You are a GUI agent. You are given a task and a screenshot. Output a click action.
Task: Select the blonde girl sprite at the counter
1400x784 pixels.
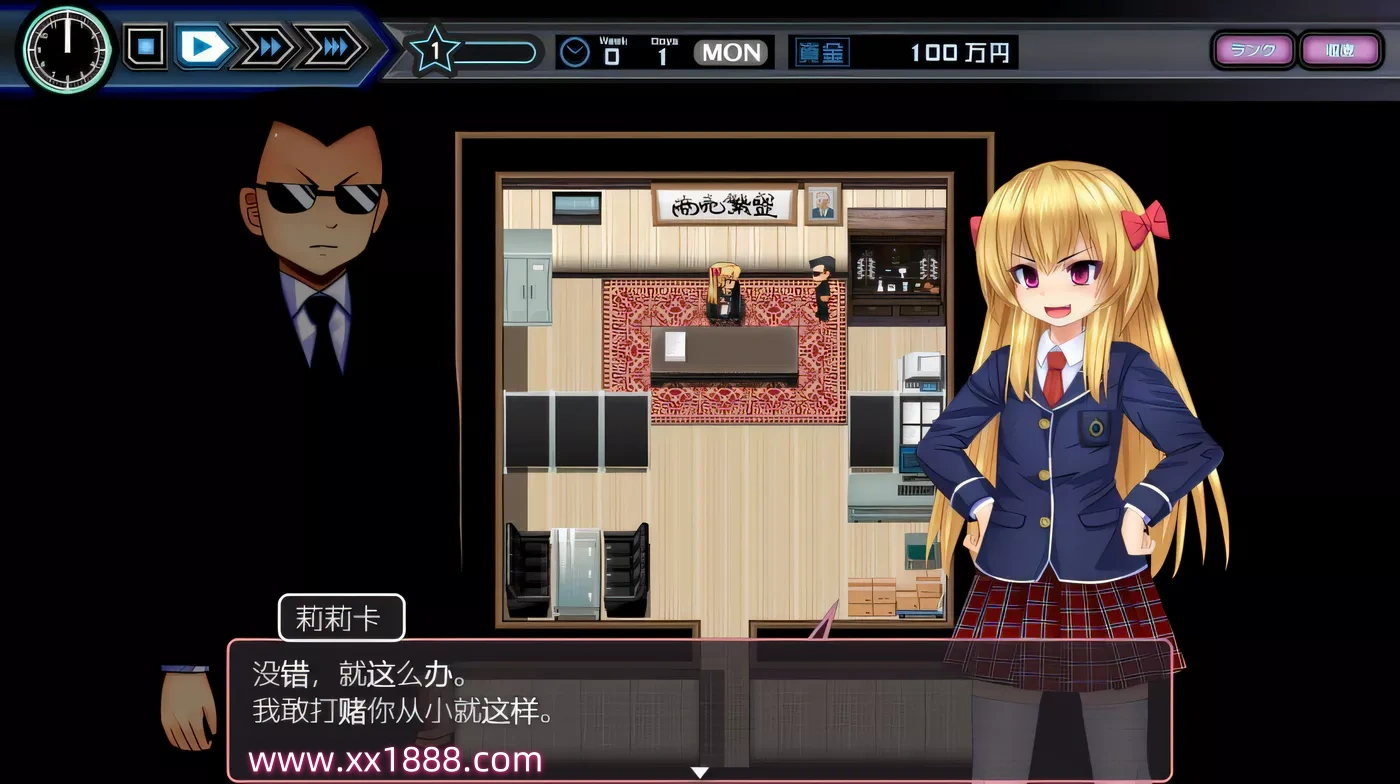pyautogui.click(x=722, y=290)
